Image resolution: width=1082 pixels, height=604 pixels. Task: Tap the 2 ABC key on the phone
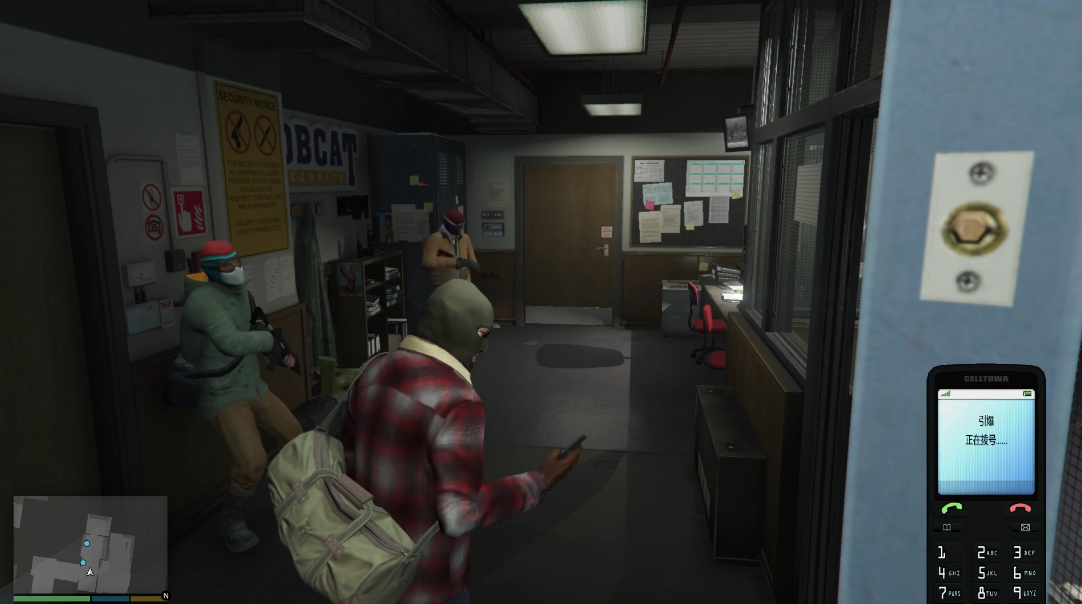[x=985, y=552]
